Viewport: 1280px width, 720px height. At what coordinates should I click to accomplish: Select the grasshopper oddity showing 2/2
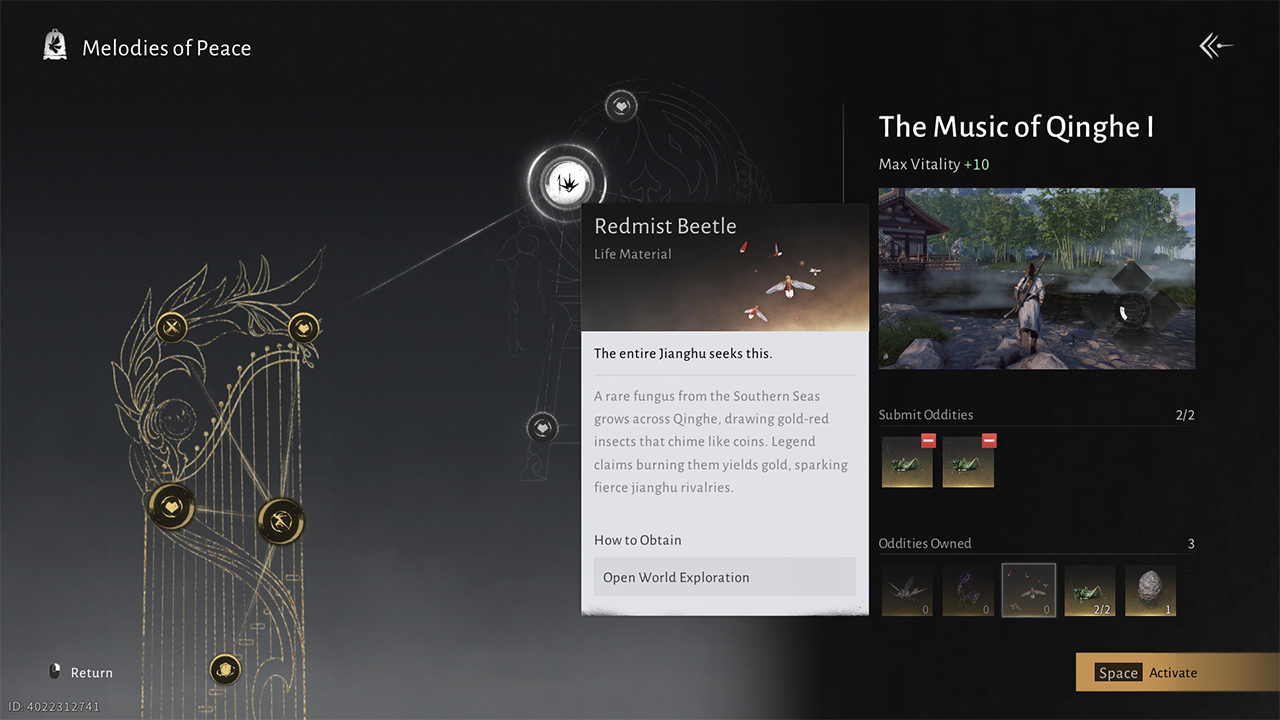point(1090,590)
